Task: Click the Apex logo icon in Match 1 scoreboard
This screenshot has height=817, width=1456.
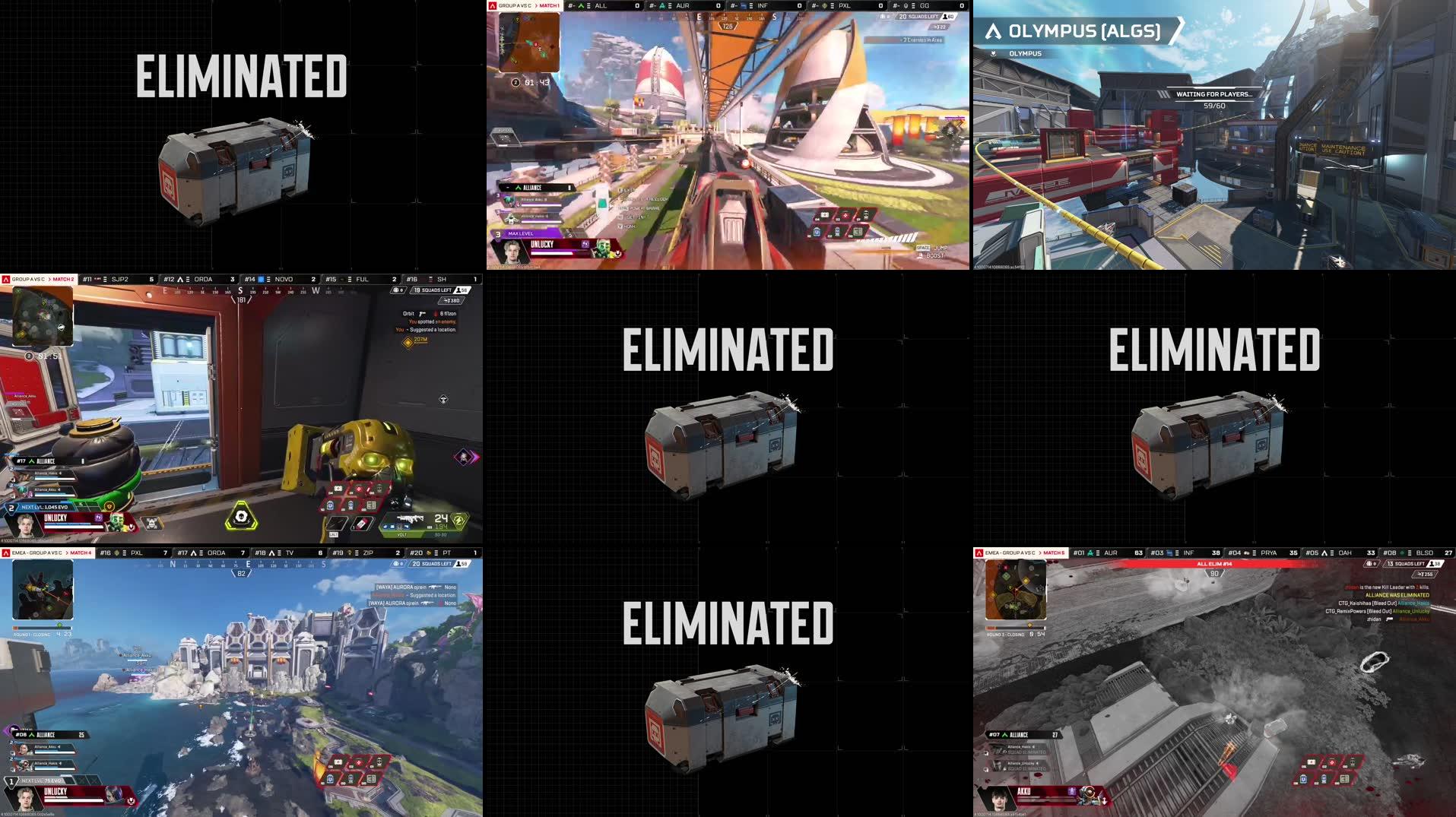Action: pos(492,5)
